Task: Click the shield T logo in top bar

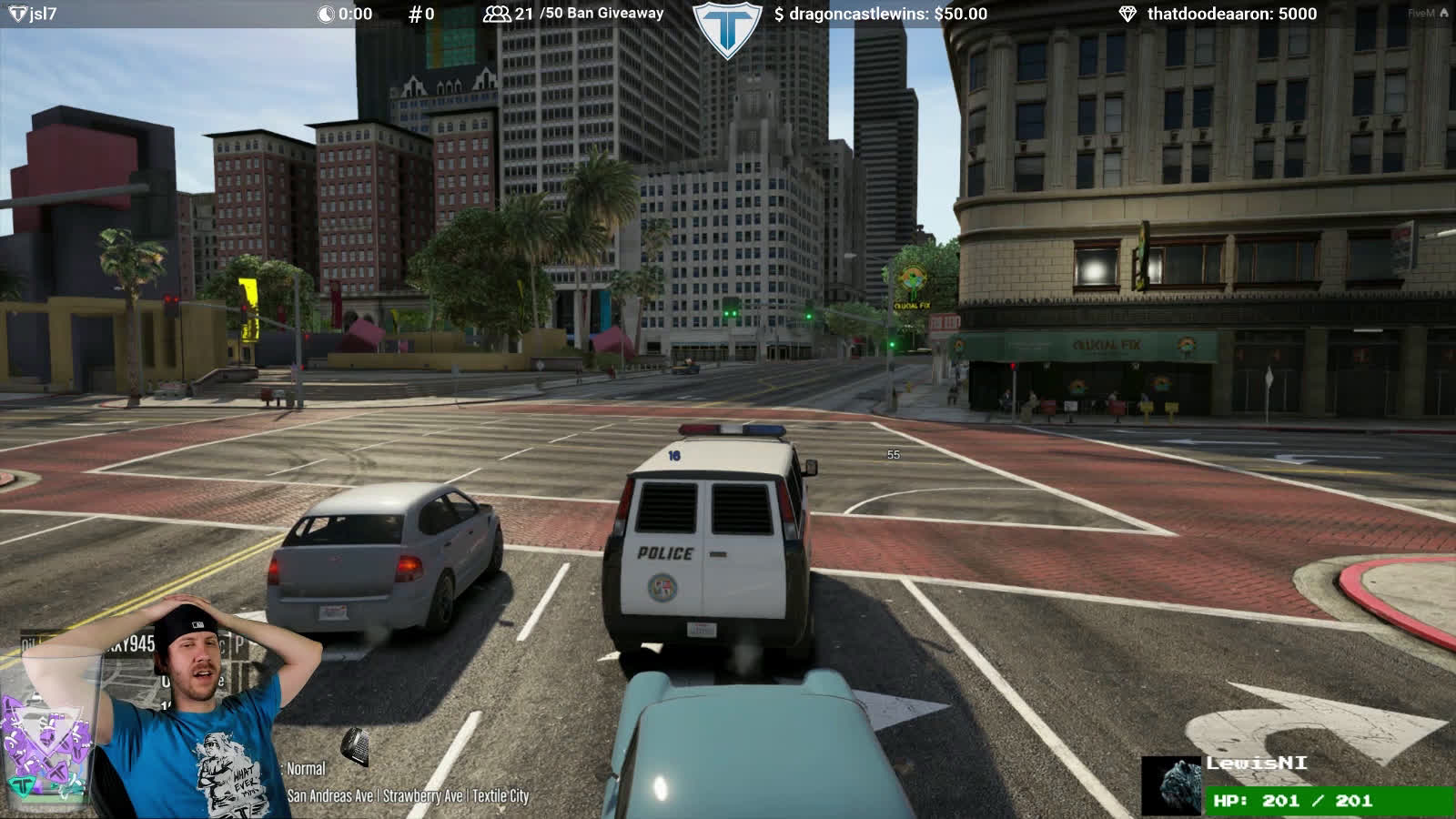Action: [x=726, y=29]
